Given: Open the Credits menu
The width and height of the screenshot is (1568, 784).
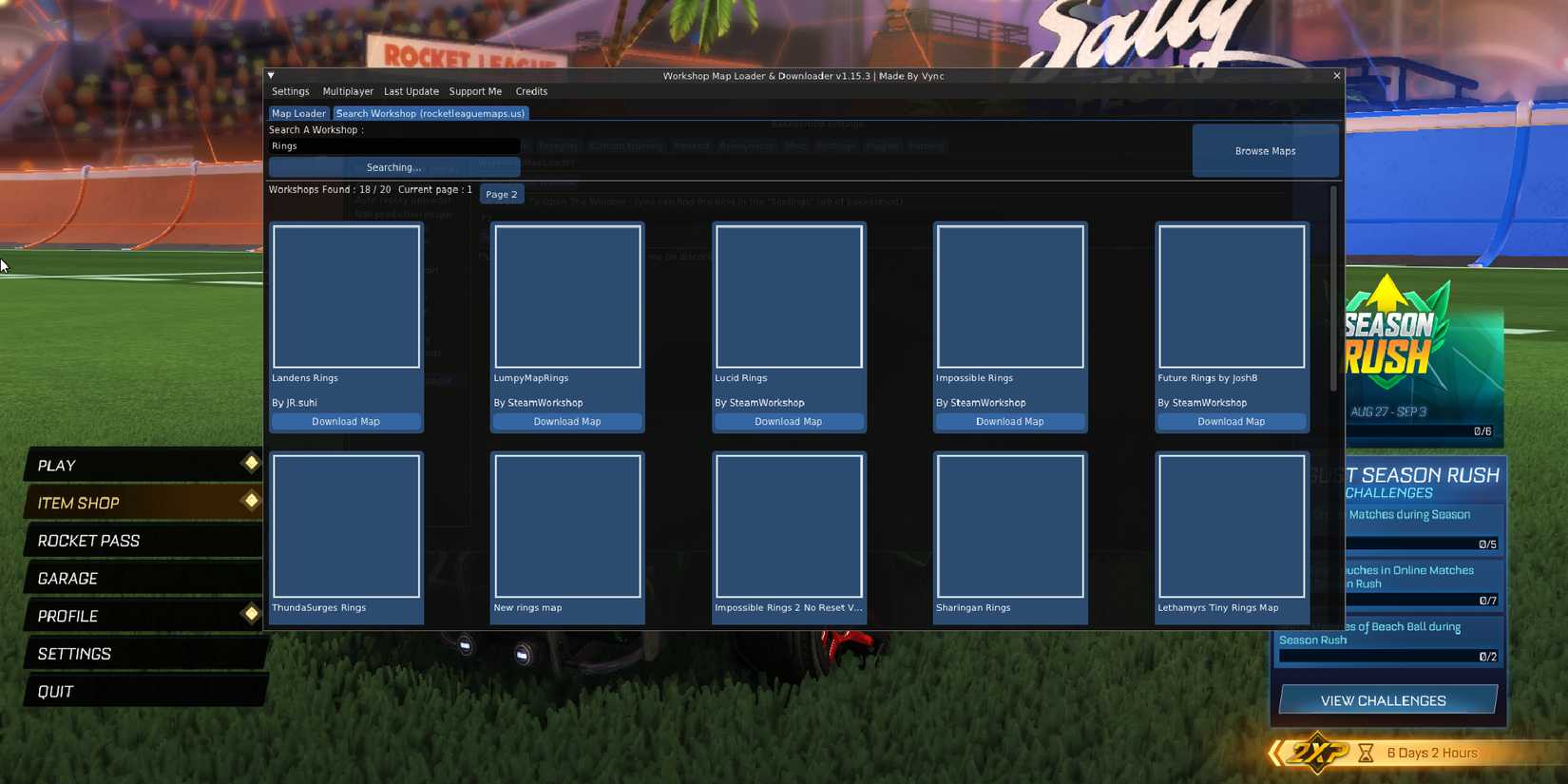Looking at the screenshot, I should click(x=530, y=91).
